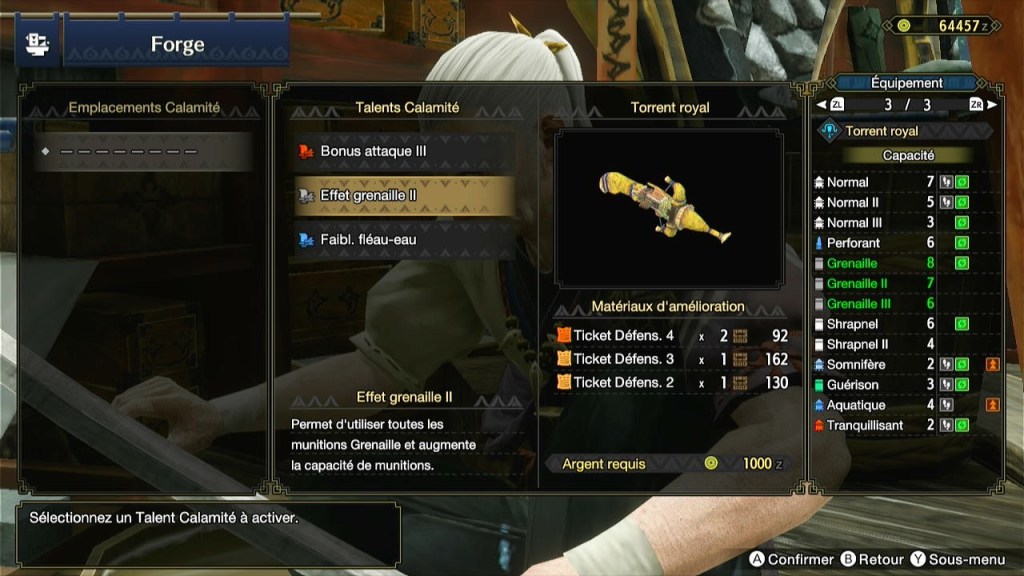
Task: Go to next Équipement page arrow
Action: coord(991,104)
